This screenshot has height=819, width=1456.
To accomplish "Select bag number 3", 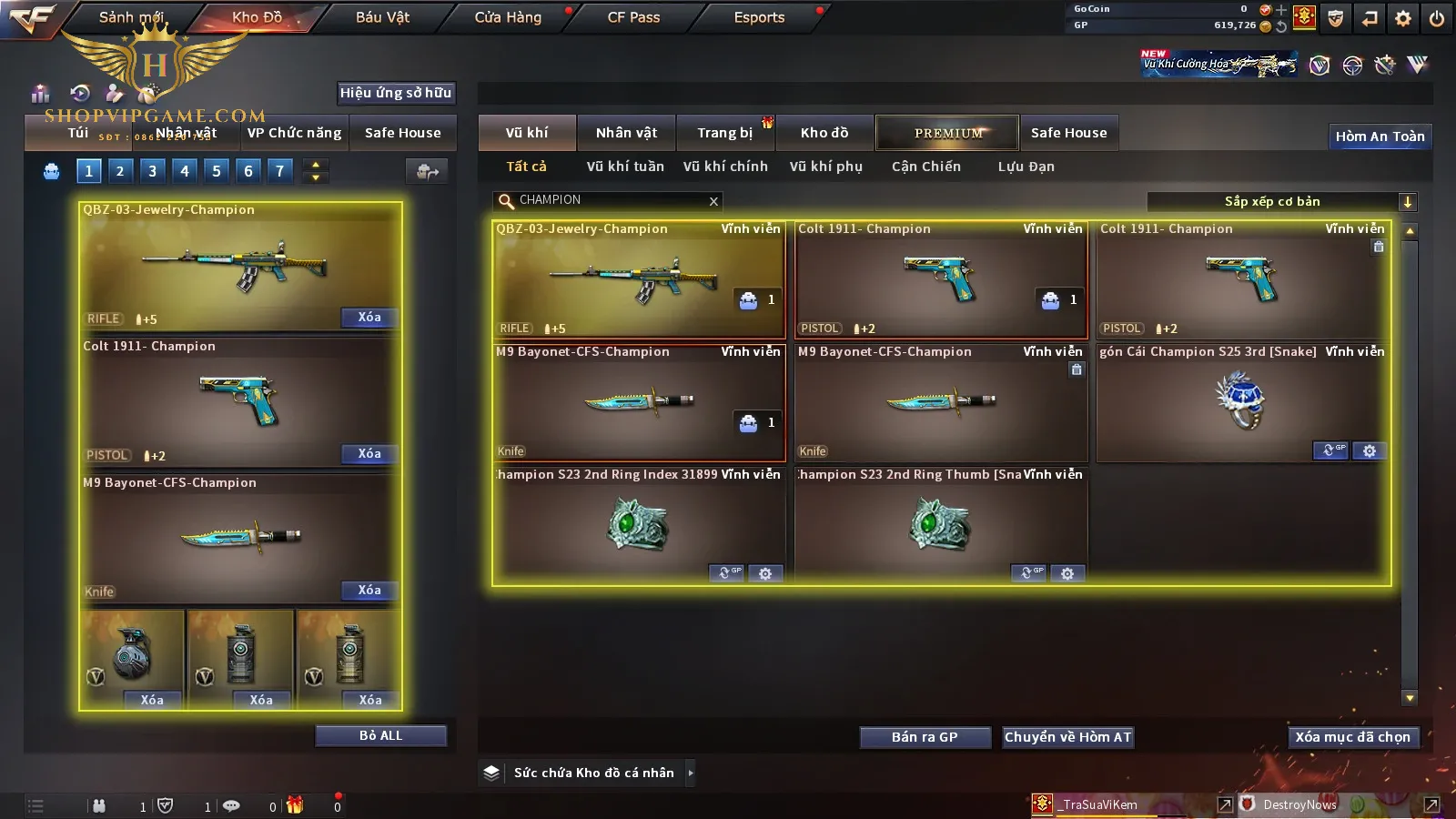I will pos(152,170).
